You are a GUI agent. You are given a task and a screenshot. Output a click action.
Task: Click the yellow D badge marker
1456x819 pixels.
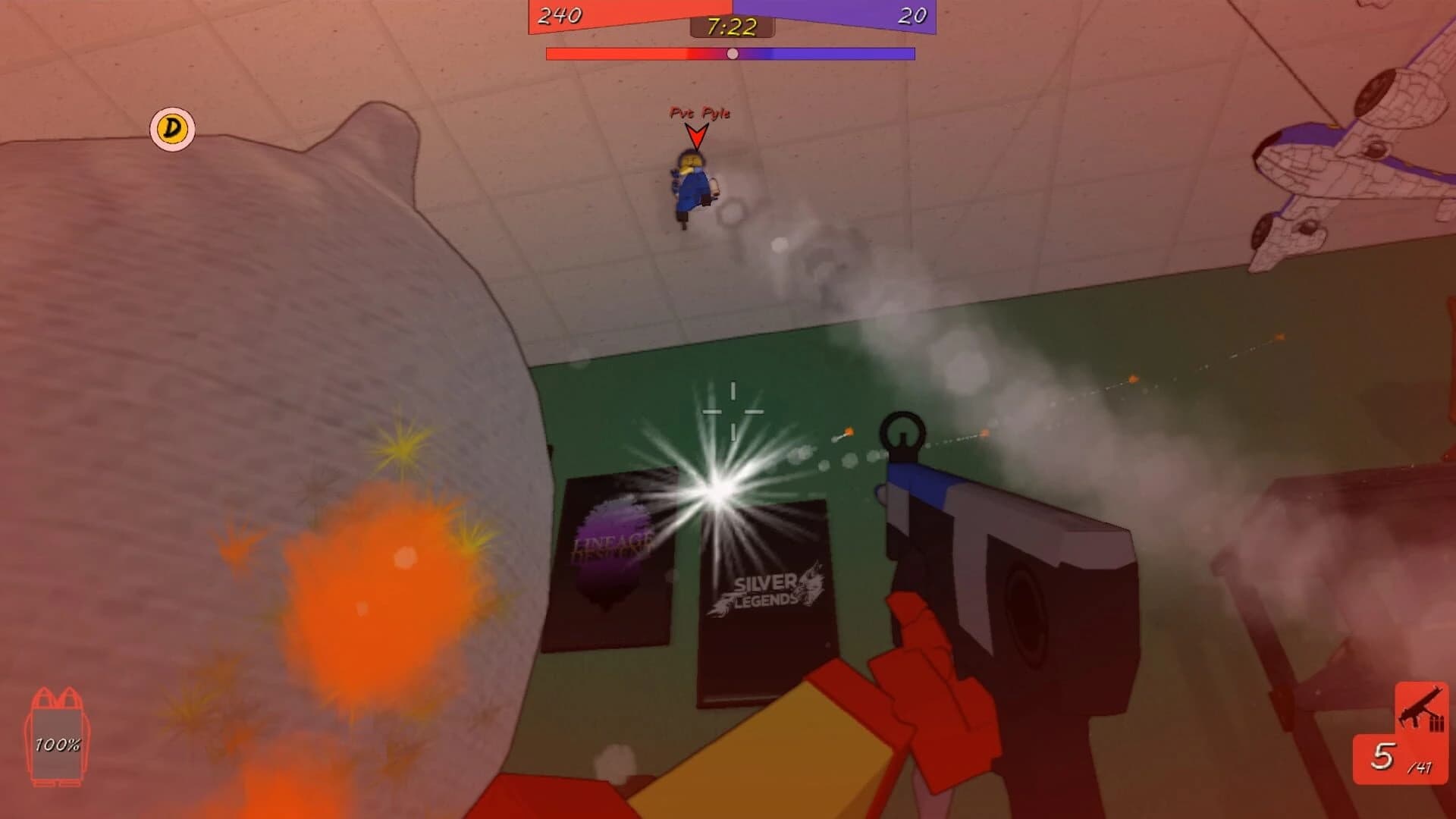pos(171,130)
